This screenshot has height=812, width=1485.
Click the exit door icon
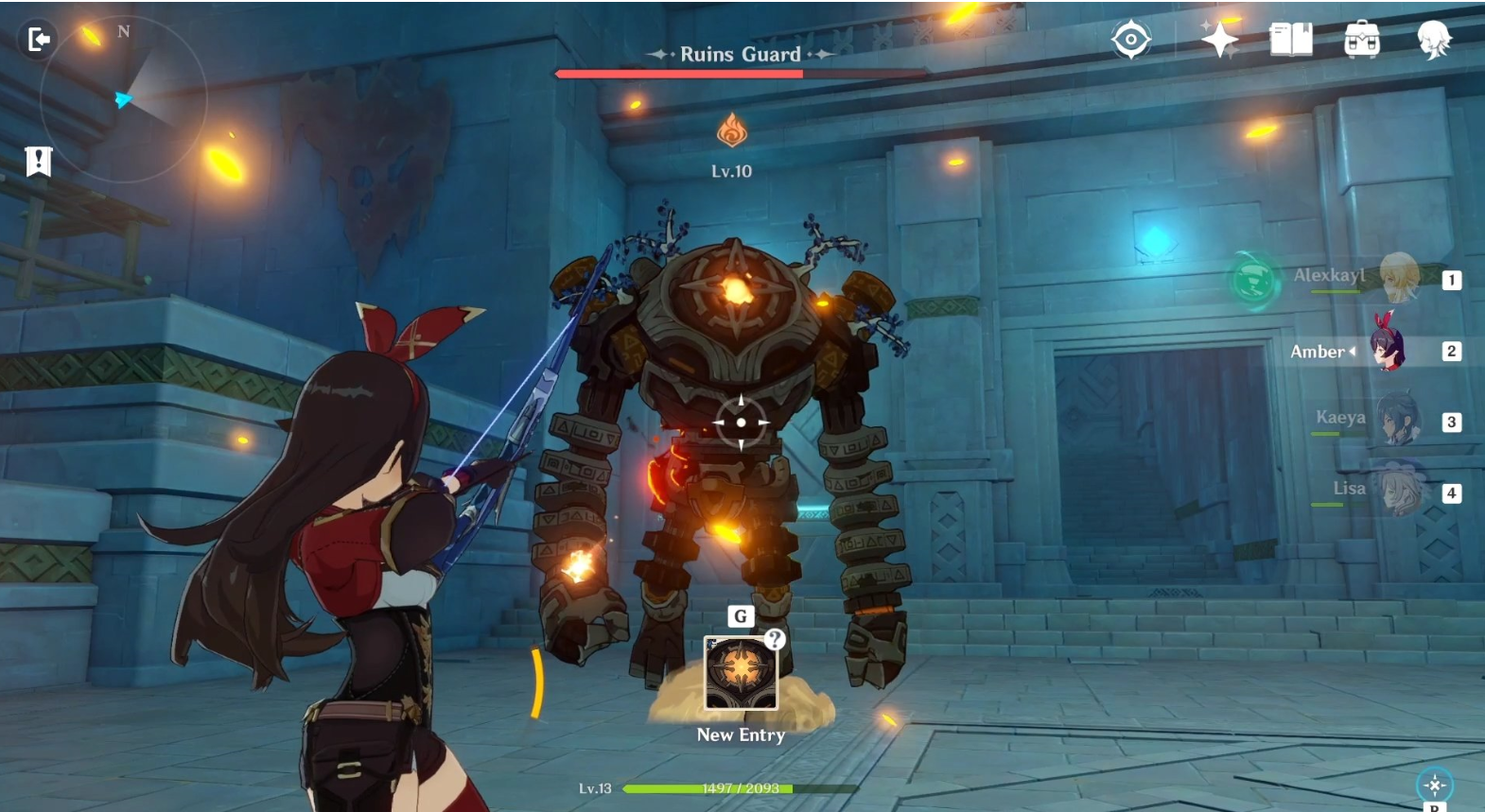[39, 40]
